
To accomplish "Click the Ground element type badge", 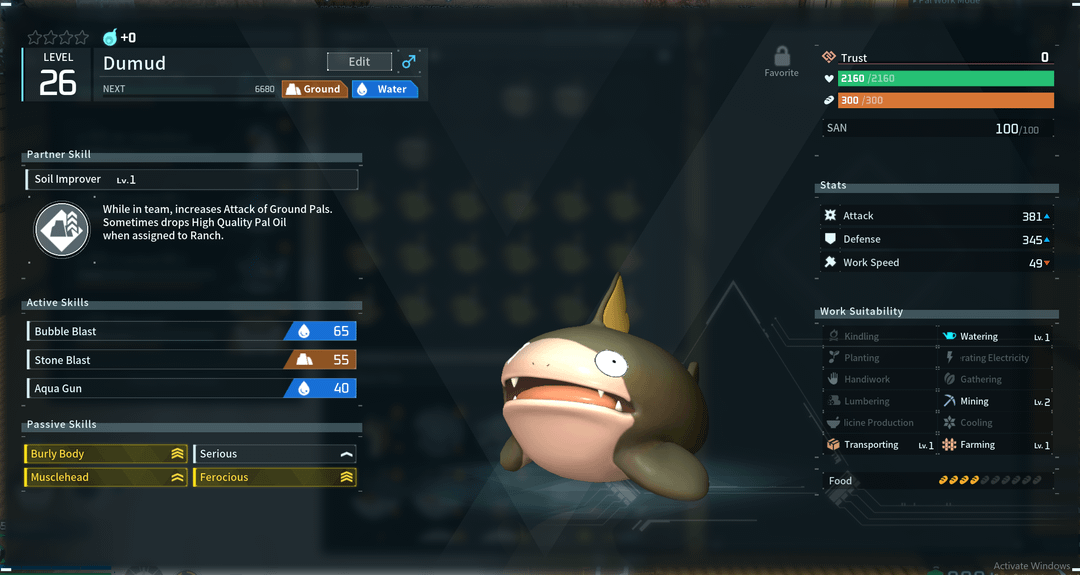I will coord(314,89).
